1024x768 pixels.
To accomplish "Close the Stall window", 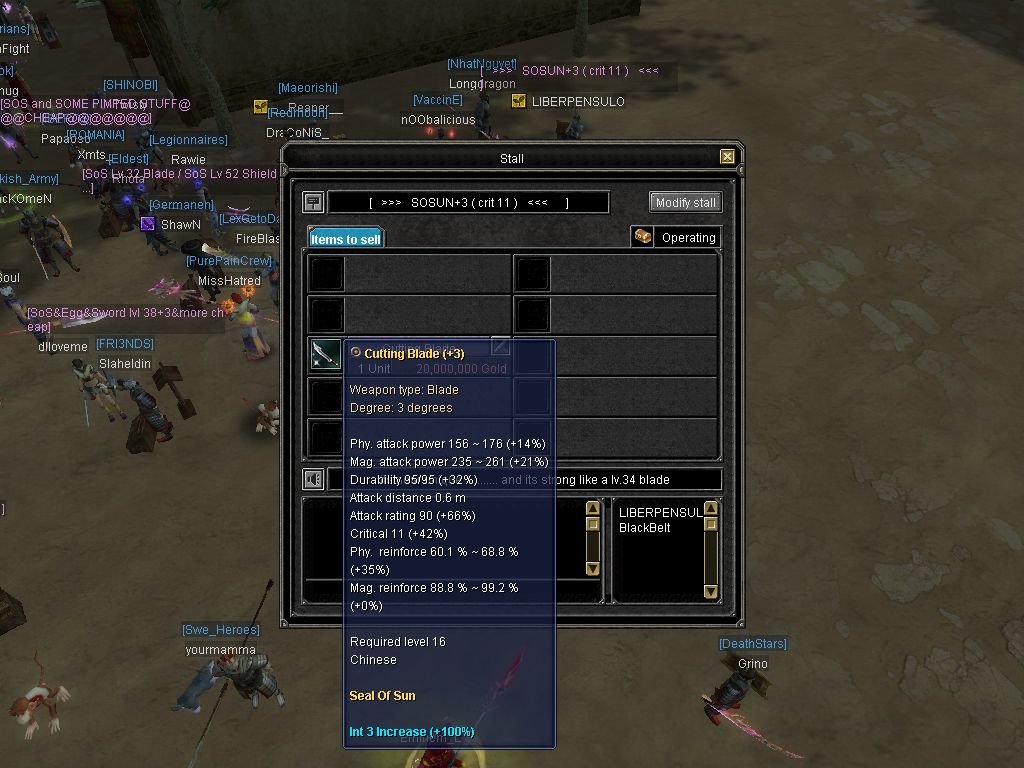I will [x=727, y=157].
